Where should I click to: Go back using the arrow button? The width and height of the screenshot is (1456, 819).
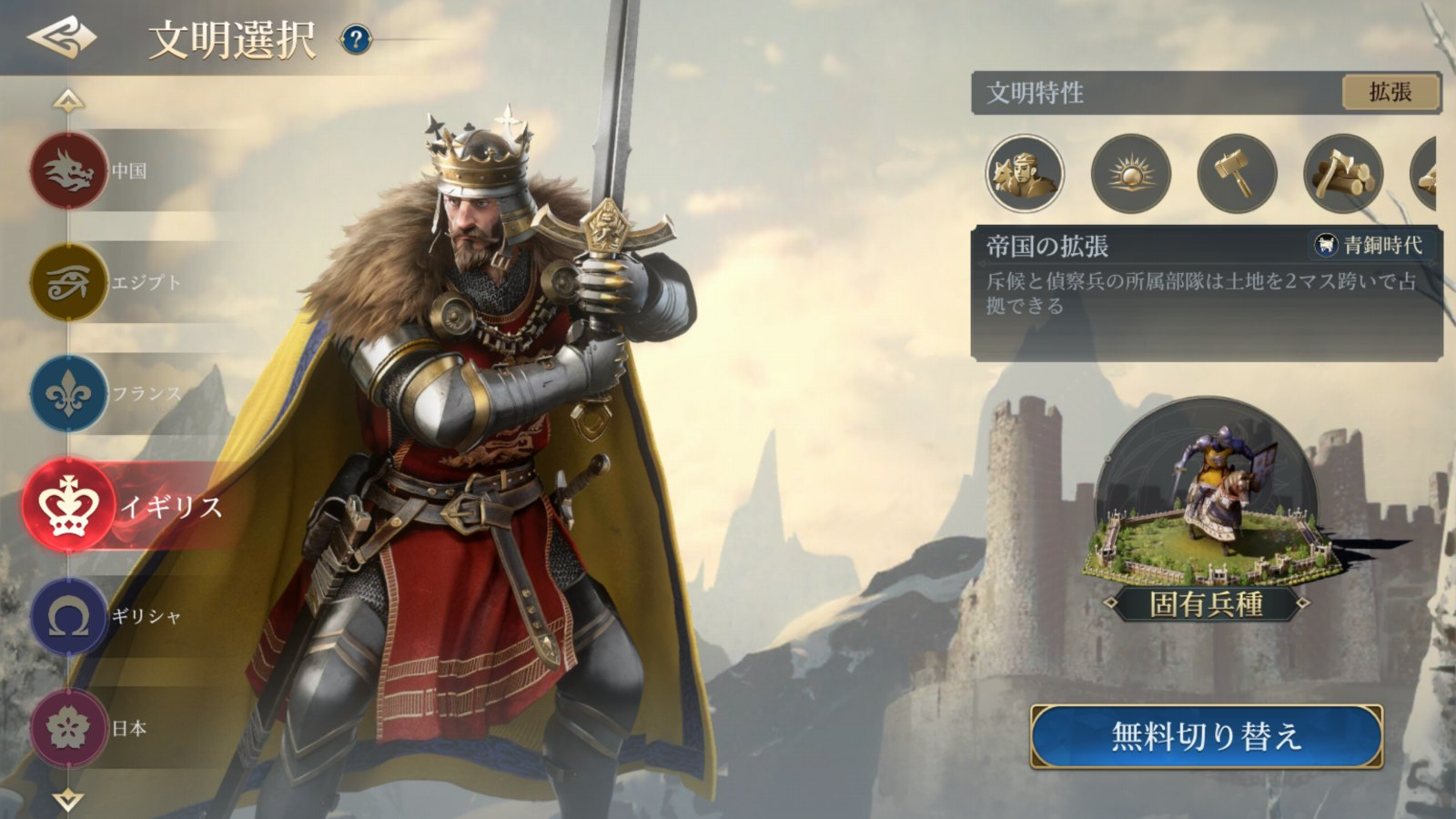(61, 38)
